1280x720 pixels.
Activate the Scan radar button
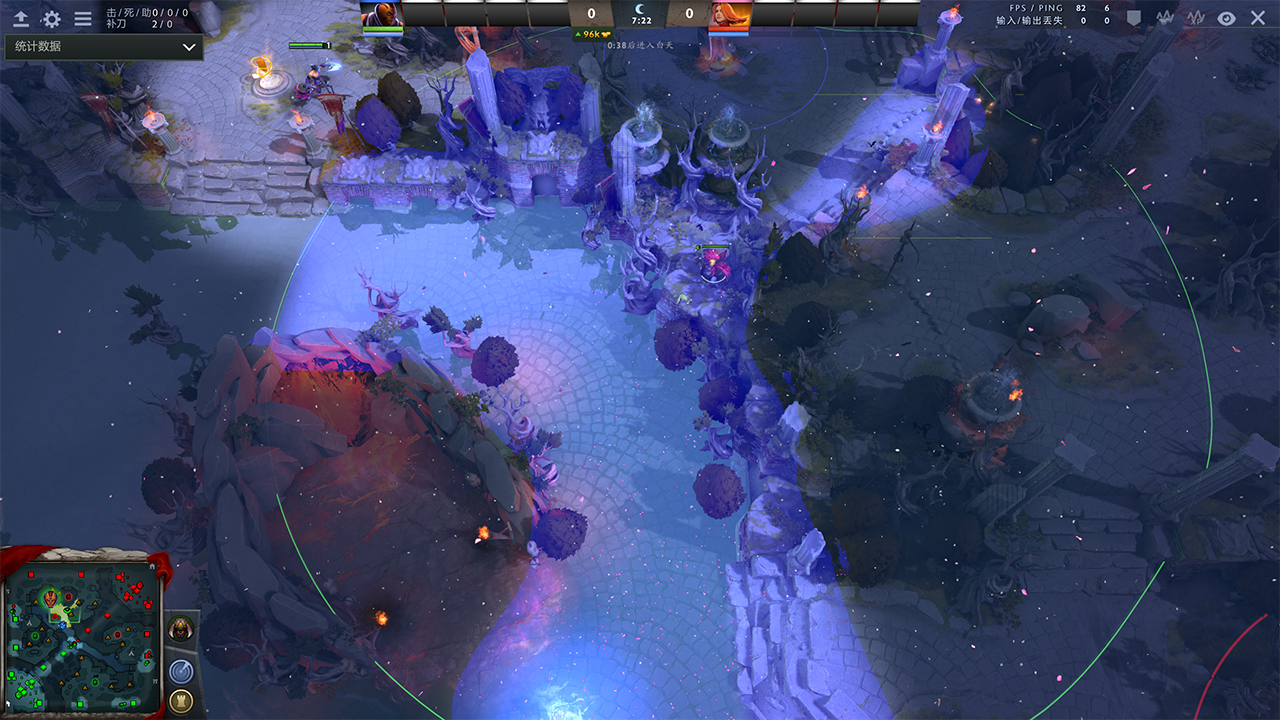click(181, 670)
